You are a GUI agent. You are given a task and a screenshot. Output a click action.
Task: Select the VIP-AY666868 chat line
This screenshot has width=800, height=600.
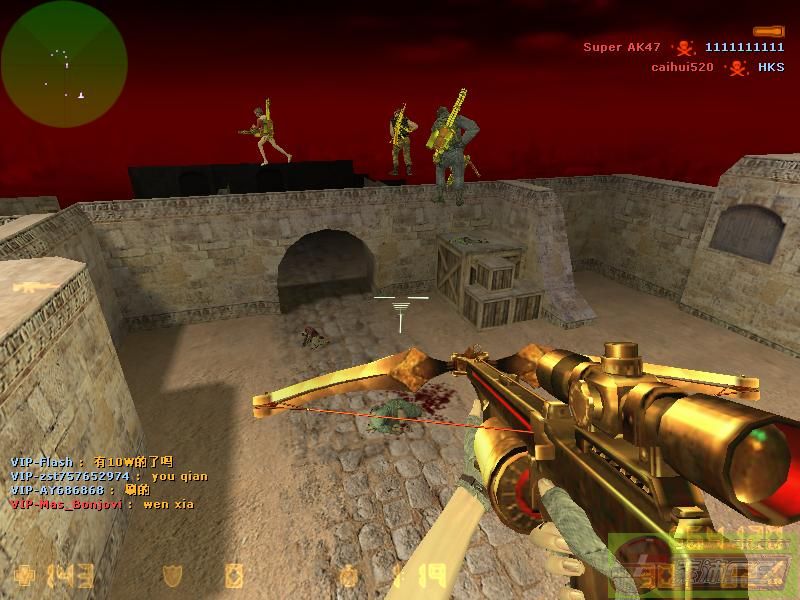(x=80, y=491)
